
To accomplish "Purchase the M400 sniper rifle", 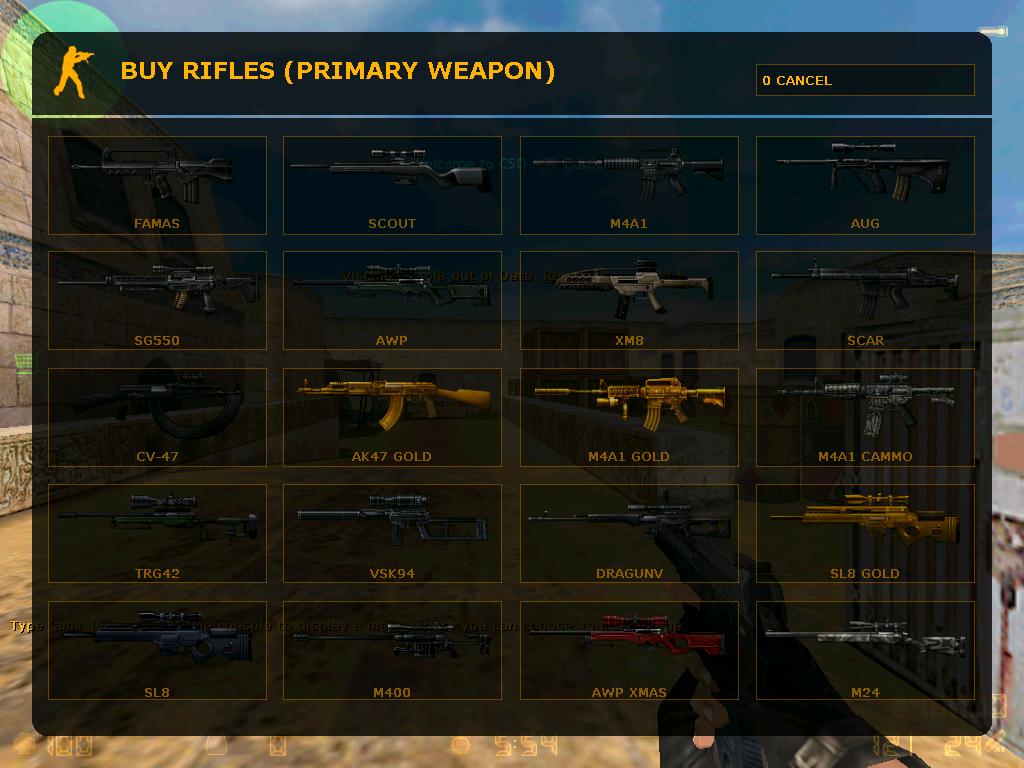I will [x=392, y=651].
